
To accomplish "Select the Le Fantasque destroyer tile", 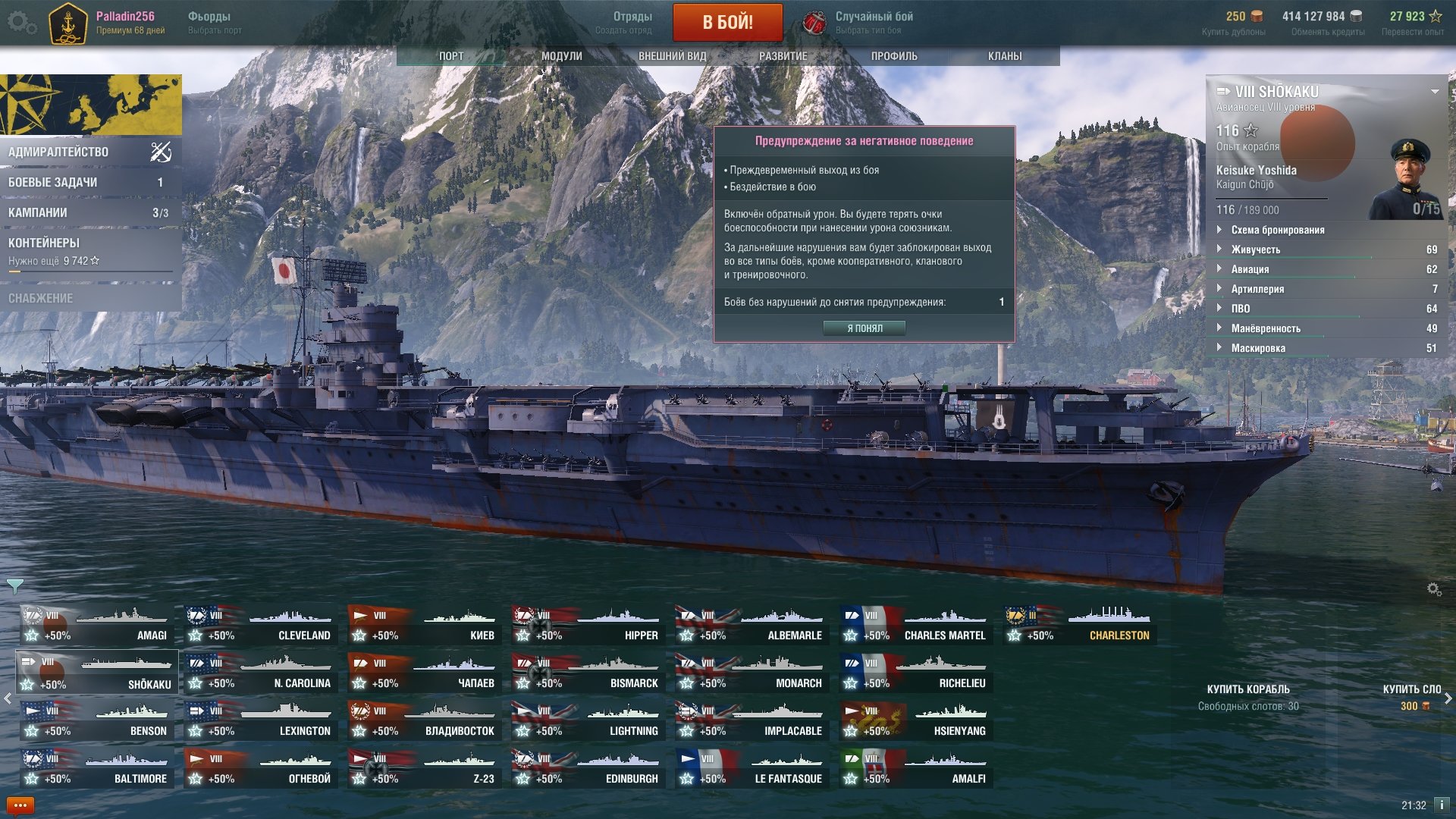I will coord(750,769).
